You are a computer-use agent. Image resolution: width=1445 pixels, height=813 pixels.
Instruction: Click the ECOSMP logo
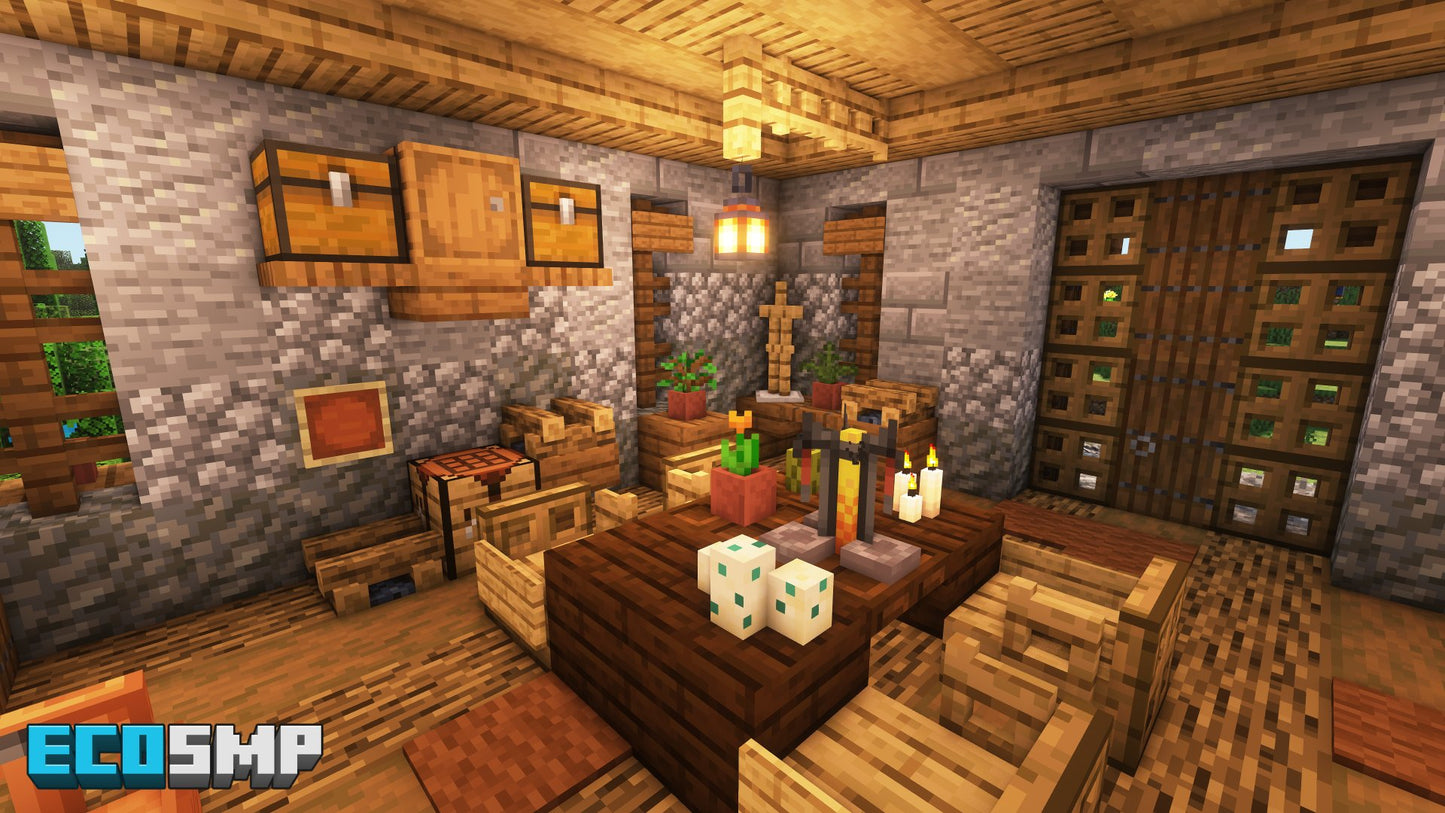point(174,755)
